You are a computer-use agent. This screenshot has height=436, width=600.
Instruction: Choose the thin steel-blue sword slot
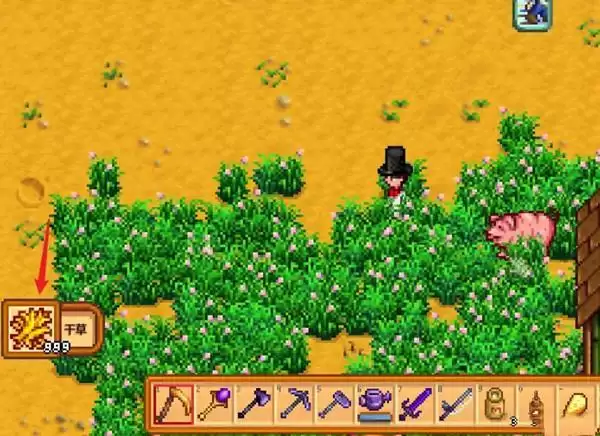pos(454,407)
